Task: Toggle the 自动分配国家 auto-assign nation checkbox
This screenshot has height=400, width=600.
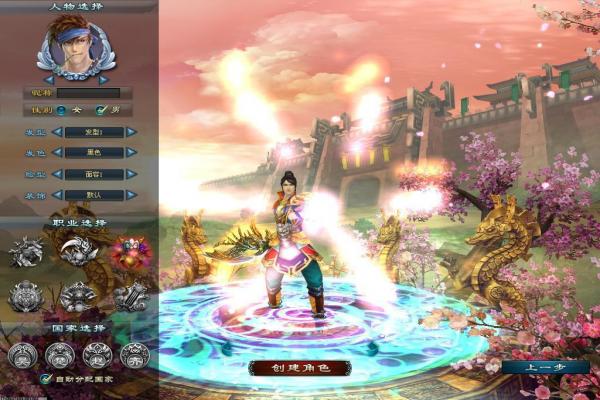Action: click(x=46, y=379)
